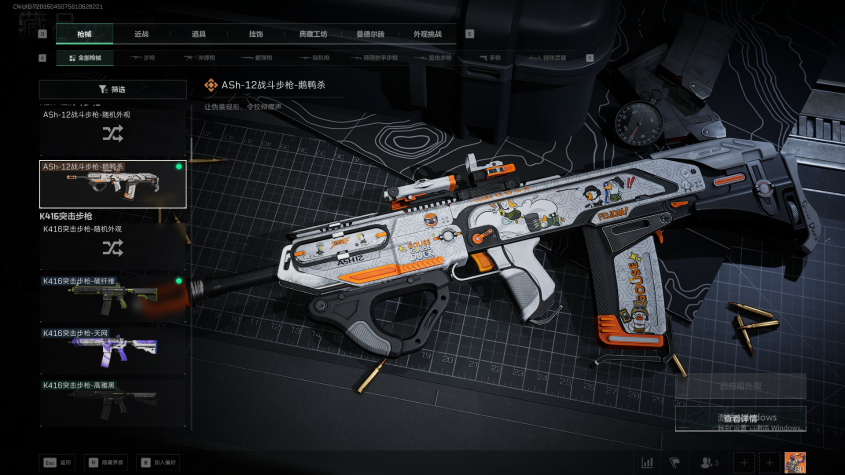Select the K416 碳纤维 carbon fiber skin
The height and width of the screenshot is (475, 845).
[x=112, y=296]
